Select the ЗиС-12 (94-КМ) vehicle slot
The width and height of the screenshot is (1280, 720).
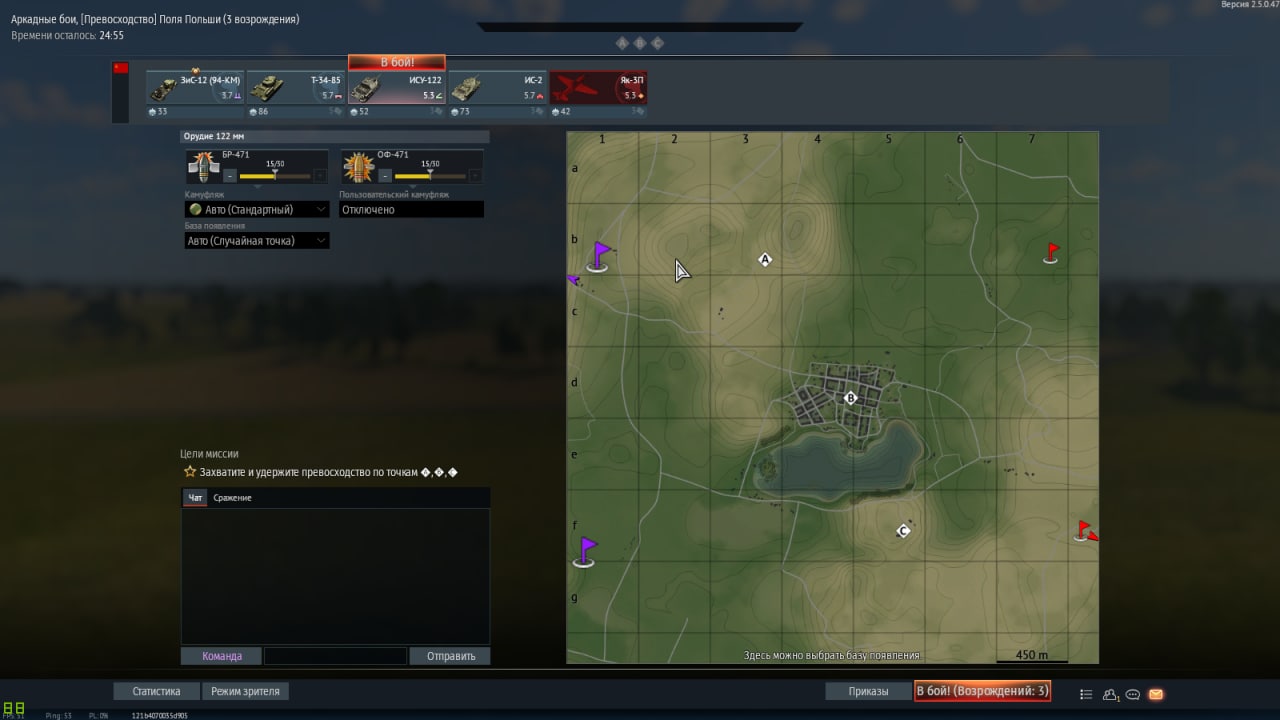click(195, 88)
